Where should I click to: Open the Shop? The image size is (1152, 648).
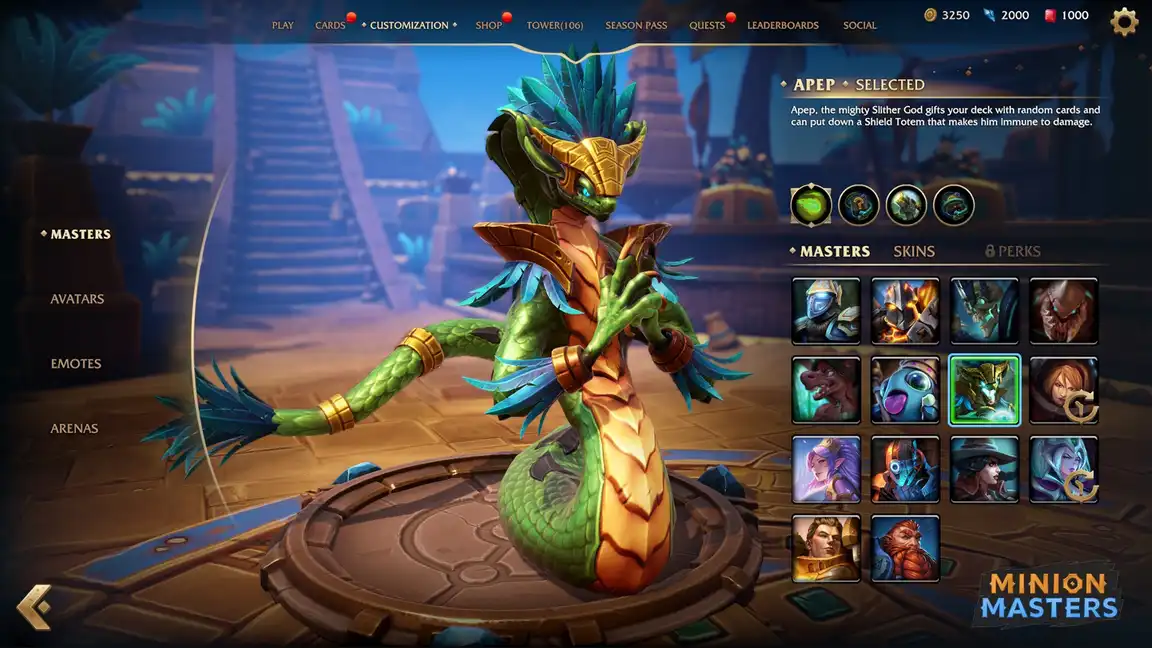(489, 26)
